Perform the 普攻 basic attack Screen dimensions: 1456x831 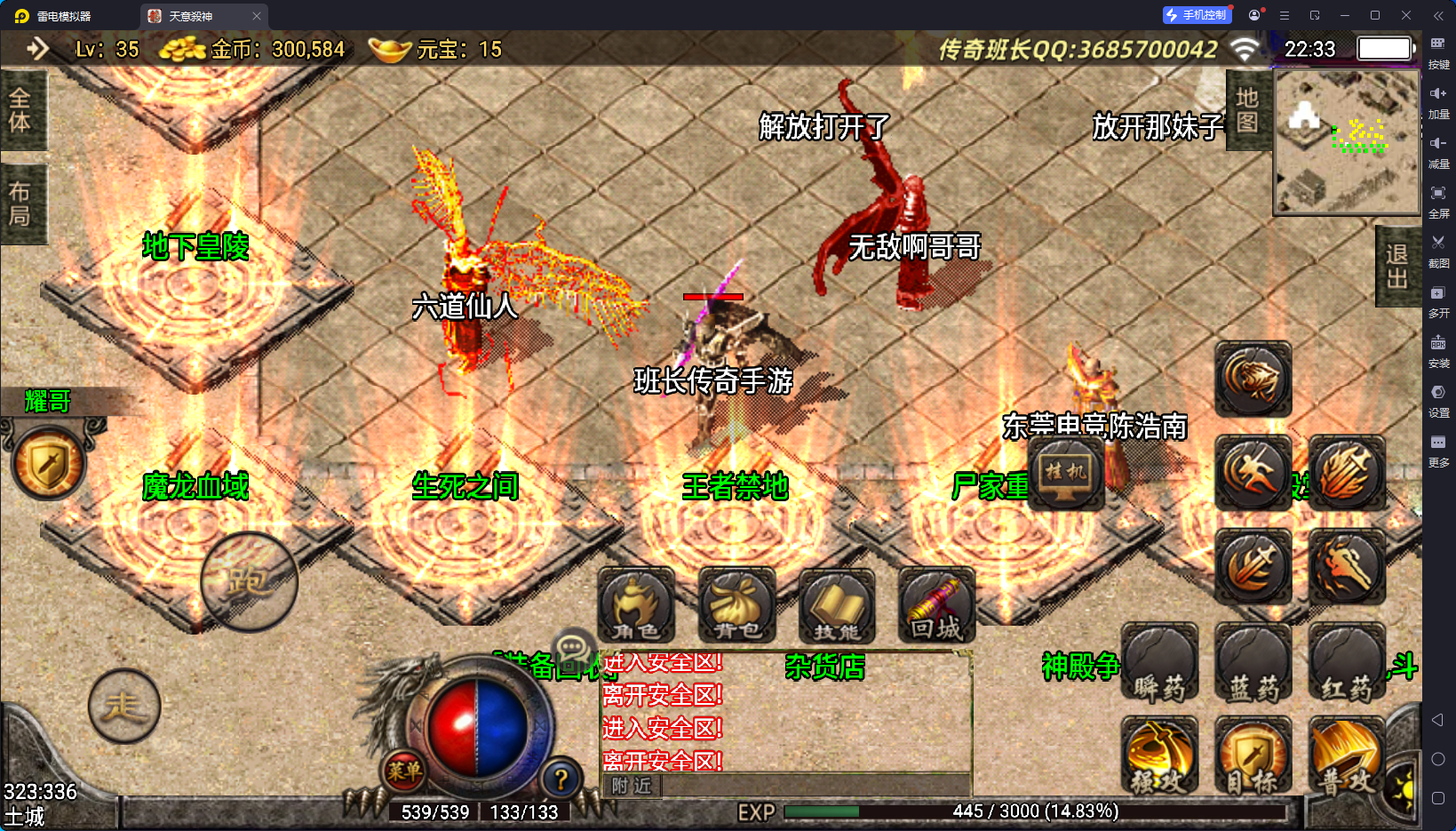point(1346,756)
